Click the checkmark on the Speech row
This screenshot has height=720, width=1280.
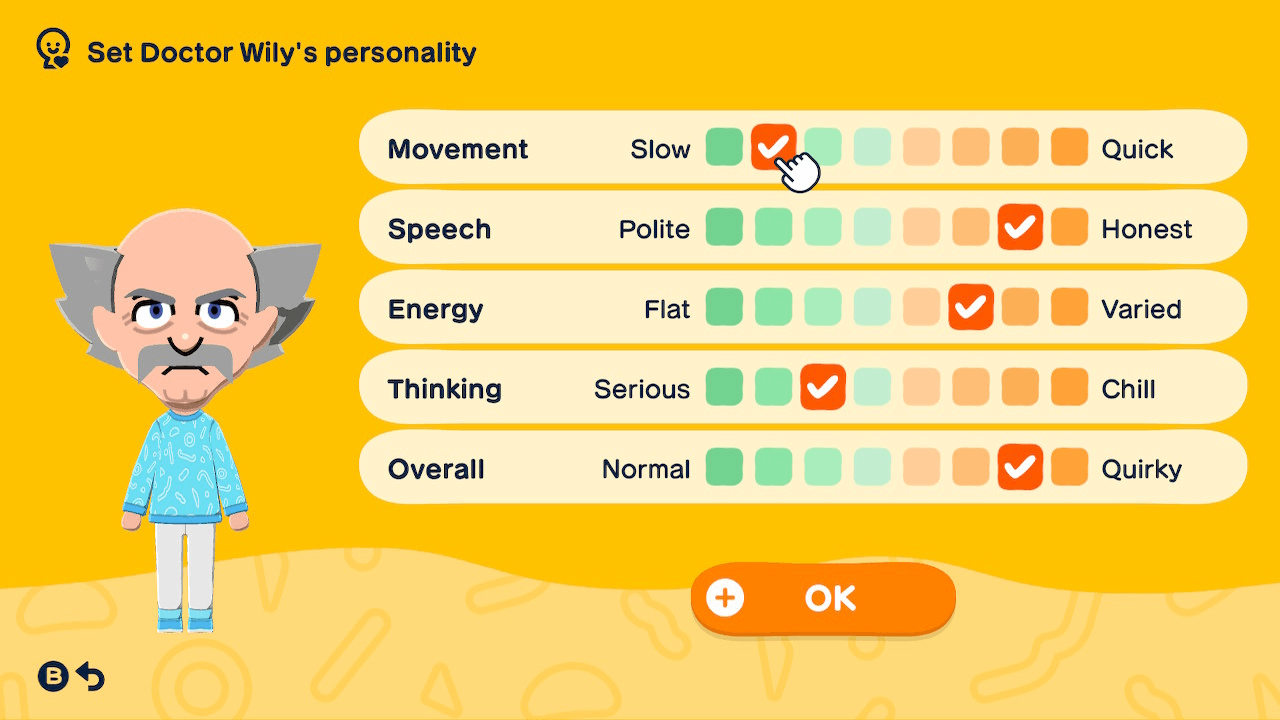(1021, 227)
